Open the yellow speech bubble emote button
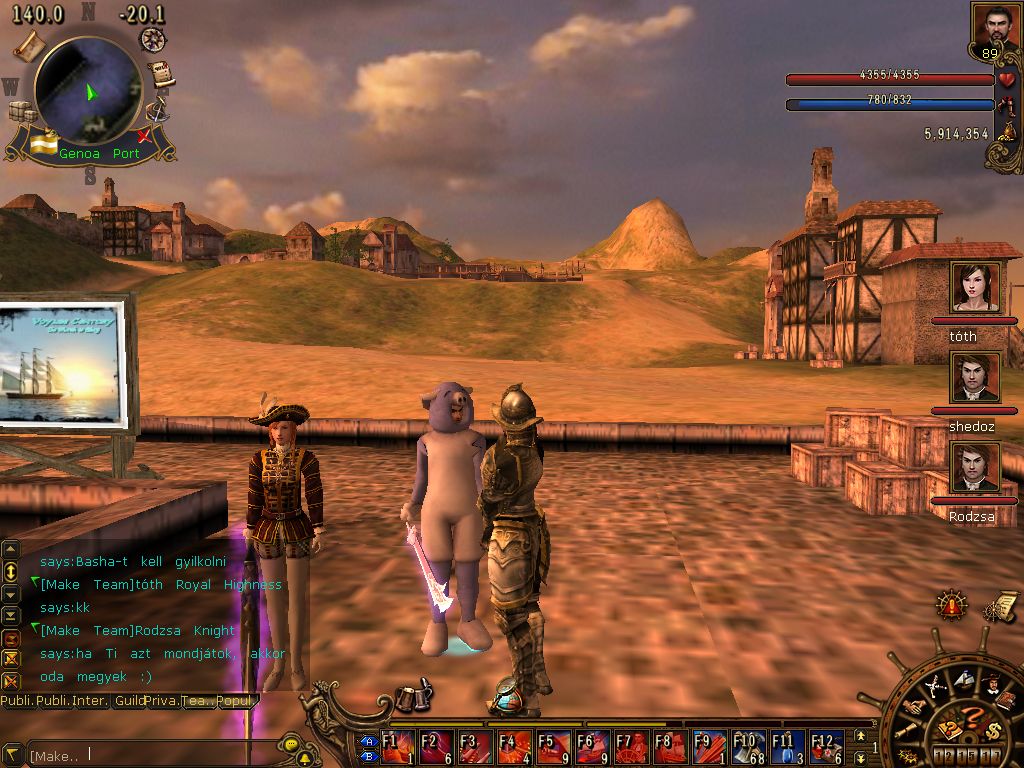Screen dimensions: 1024x768 click(x=291, y=746)
